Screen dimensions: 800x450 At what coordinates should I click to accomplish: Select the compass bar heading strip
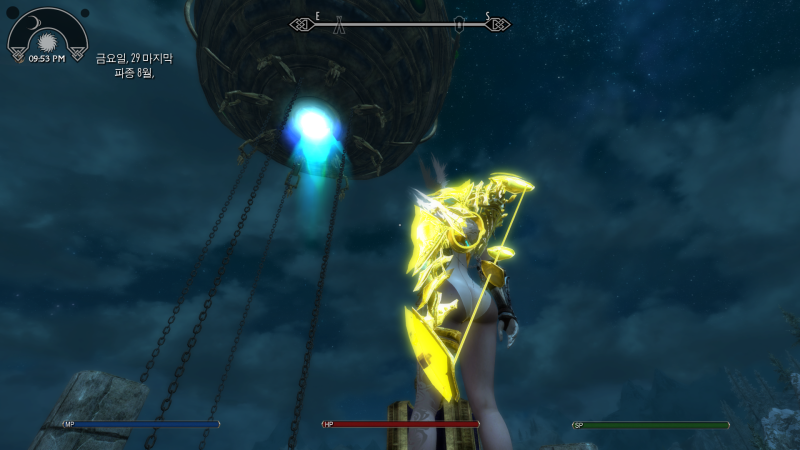coord(400,24)
